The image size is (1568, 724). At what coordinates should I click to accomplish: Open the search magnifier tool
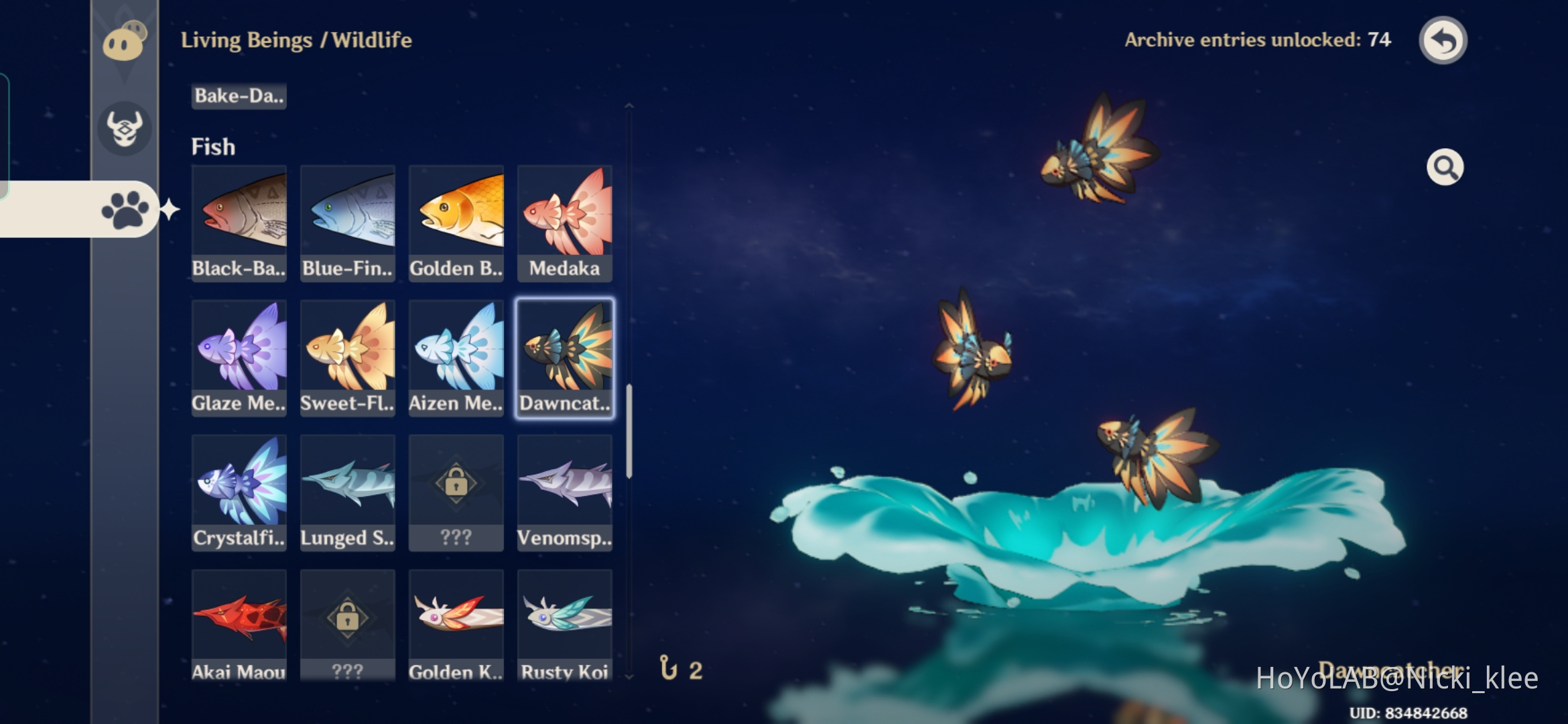[x=1445, y=166]
